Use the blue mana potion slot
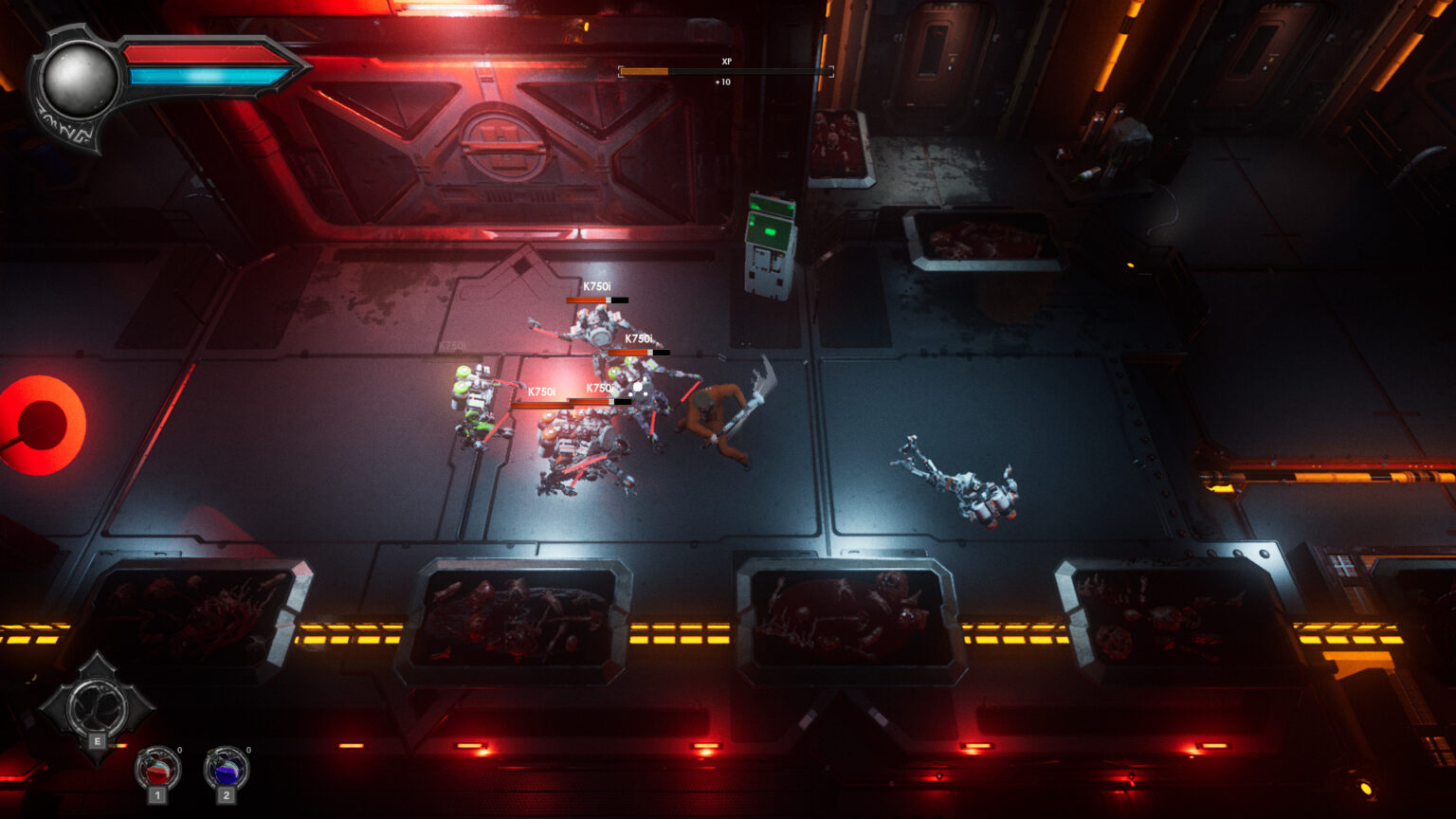This screenshot has height=819, width=1456. (x=226, y=769)
